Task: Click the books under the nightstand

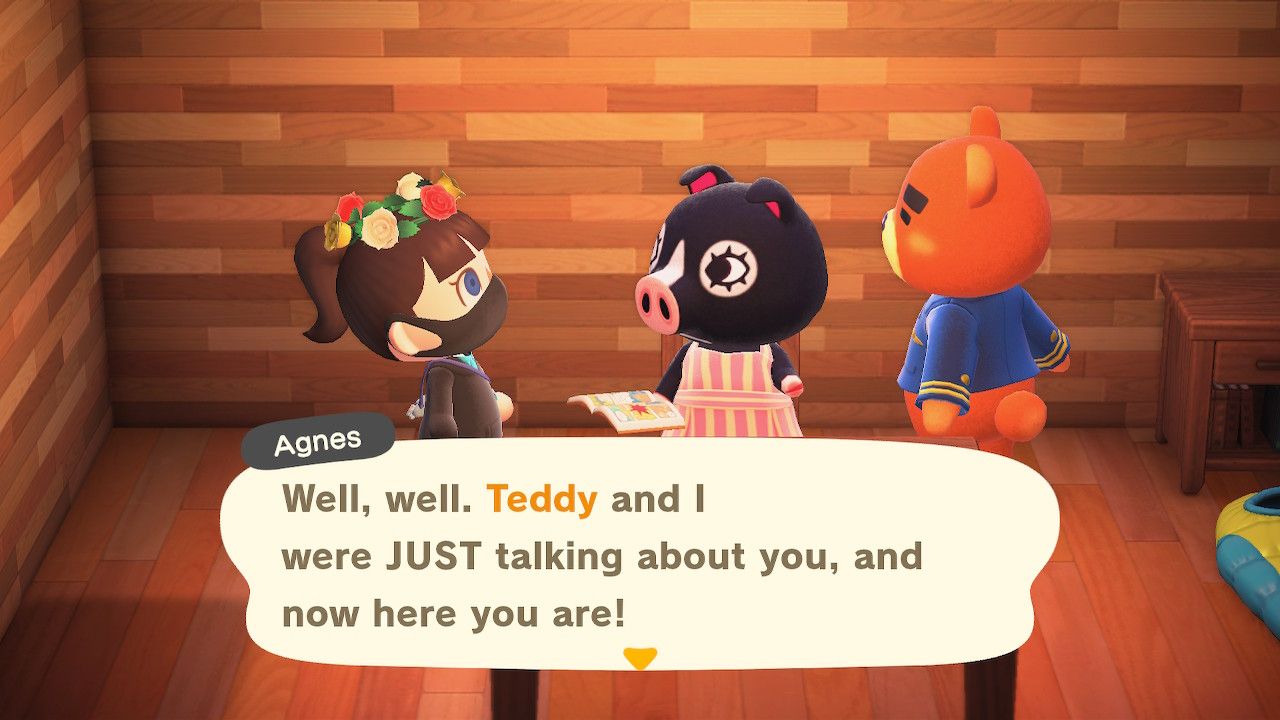Action: click(x=1230, y=412)
